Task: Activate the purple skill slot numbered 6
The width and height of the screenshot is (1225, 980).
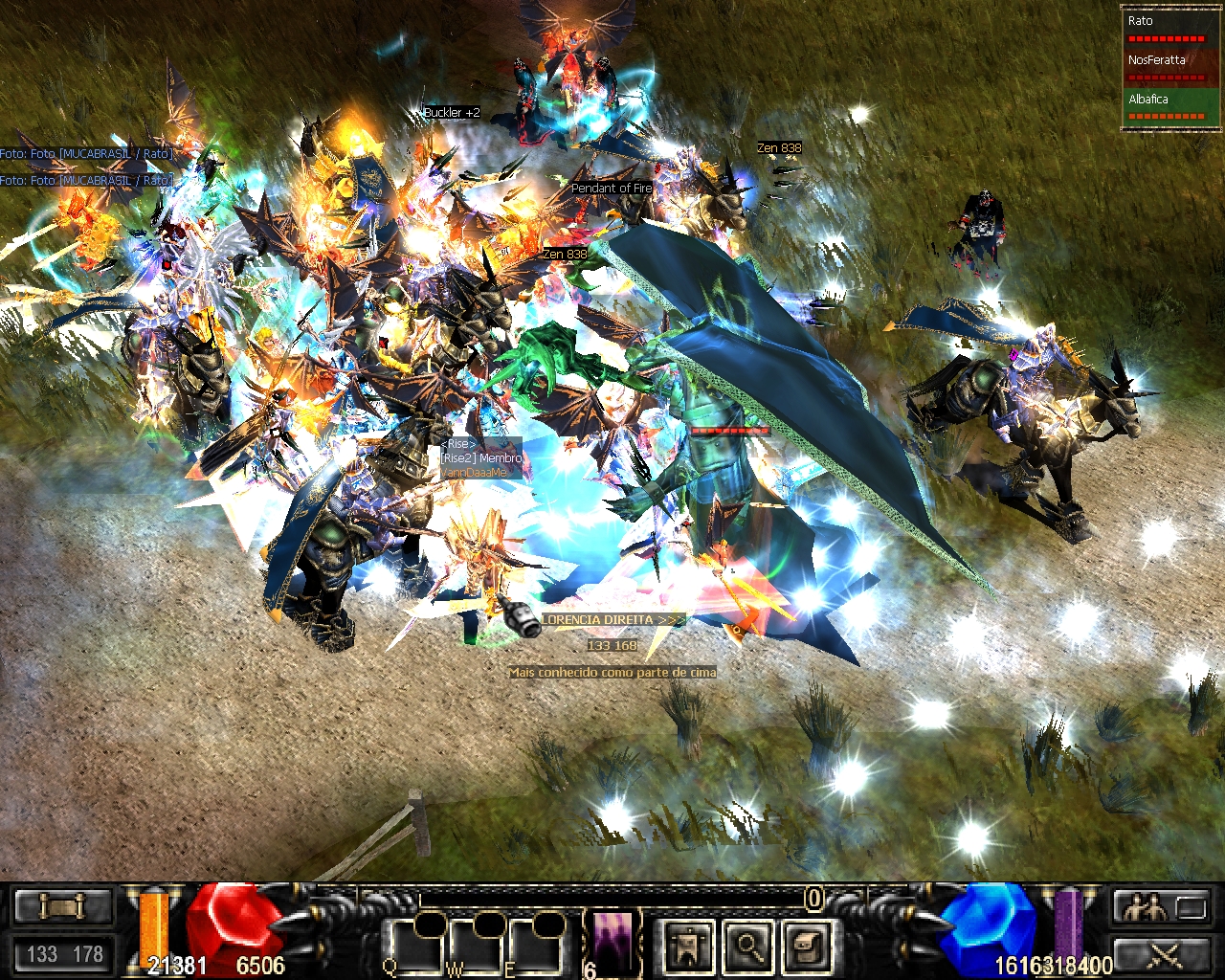Action: coord(612,942)
